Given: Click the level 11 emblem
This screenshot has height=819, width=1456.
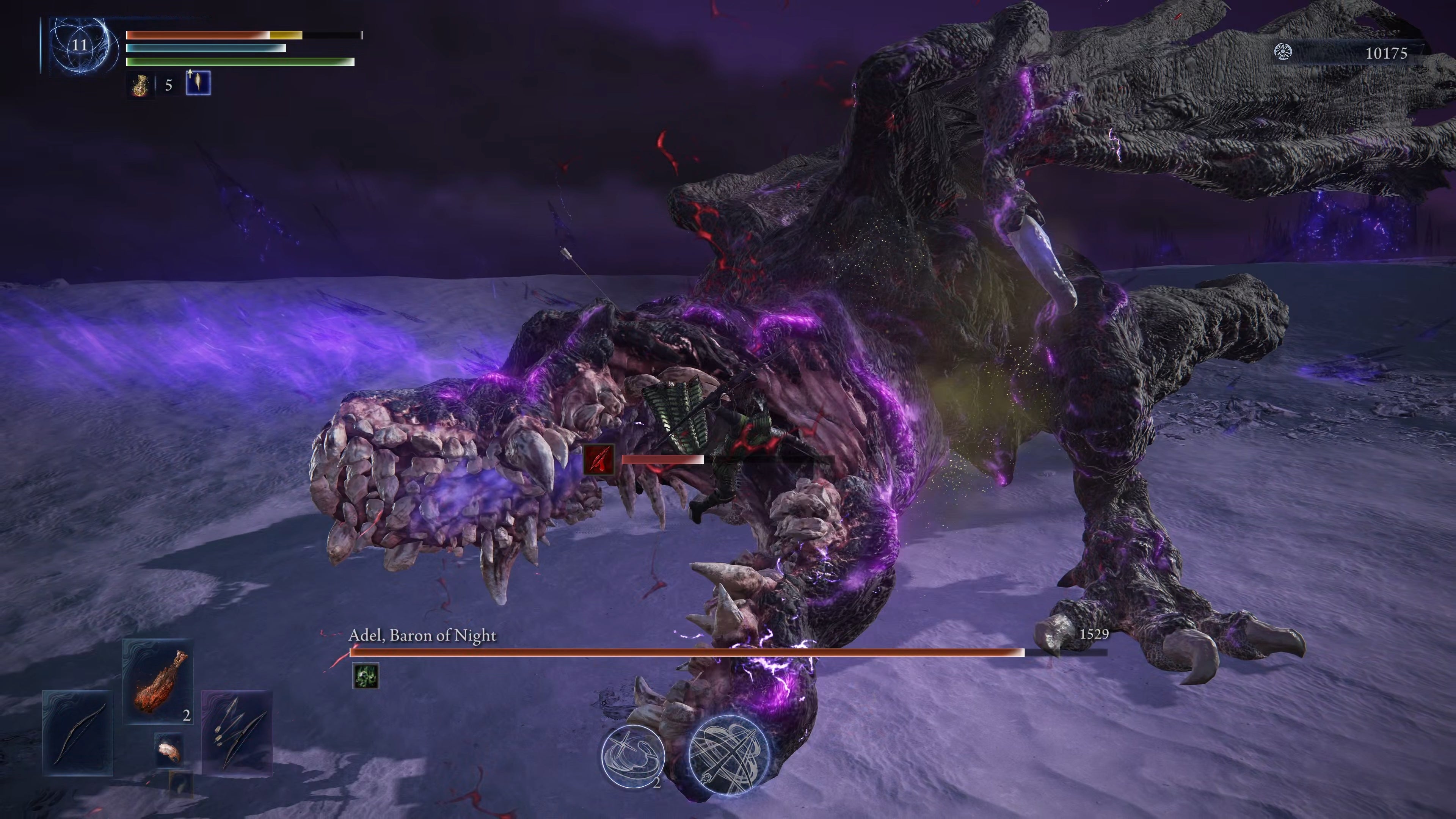Looking at the screenshot, I should tap(80, 45).
